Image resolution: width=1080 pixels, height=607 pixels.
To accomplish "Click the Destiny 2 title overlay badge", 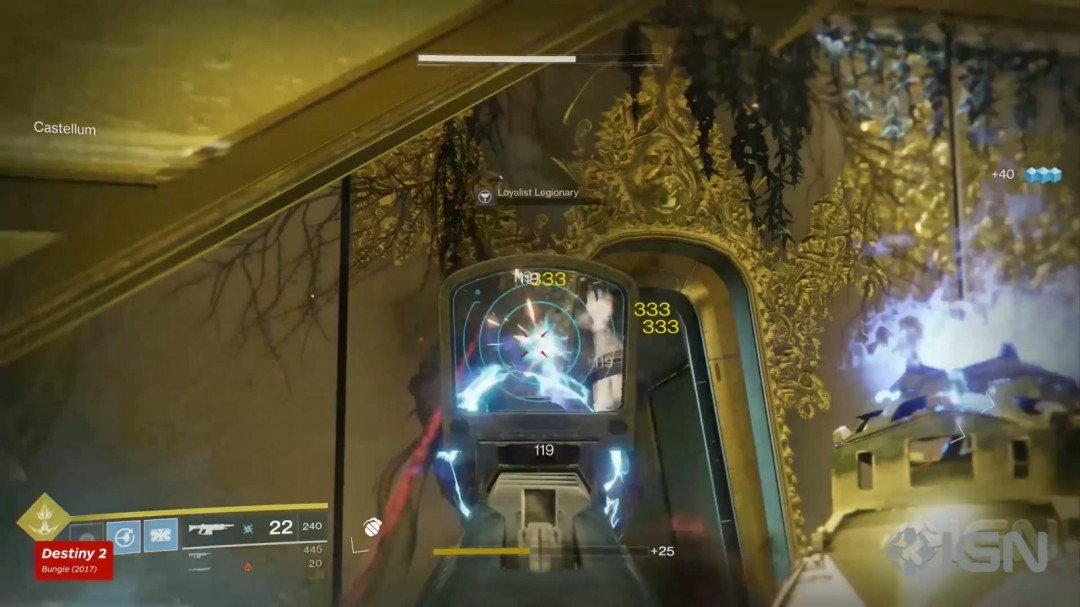I will point(74,561).
